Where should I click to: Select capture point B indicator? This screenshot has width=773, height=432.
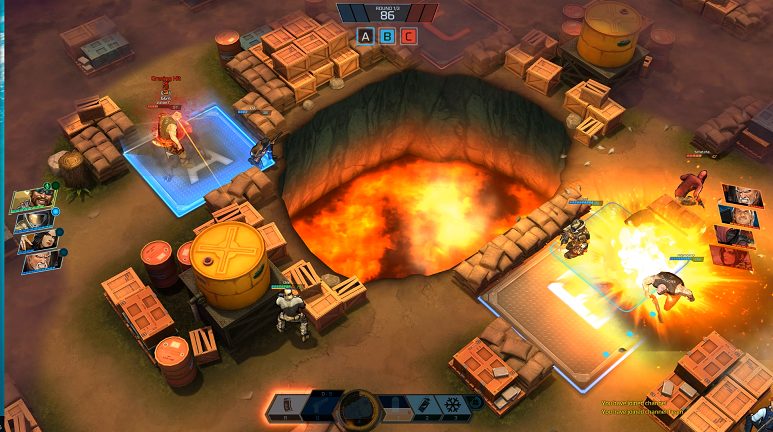(x=387, y=36)
